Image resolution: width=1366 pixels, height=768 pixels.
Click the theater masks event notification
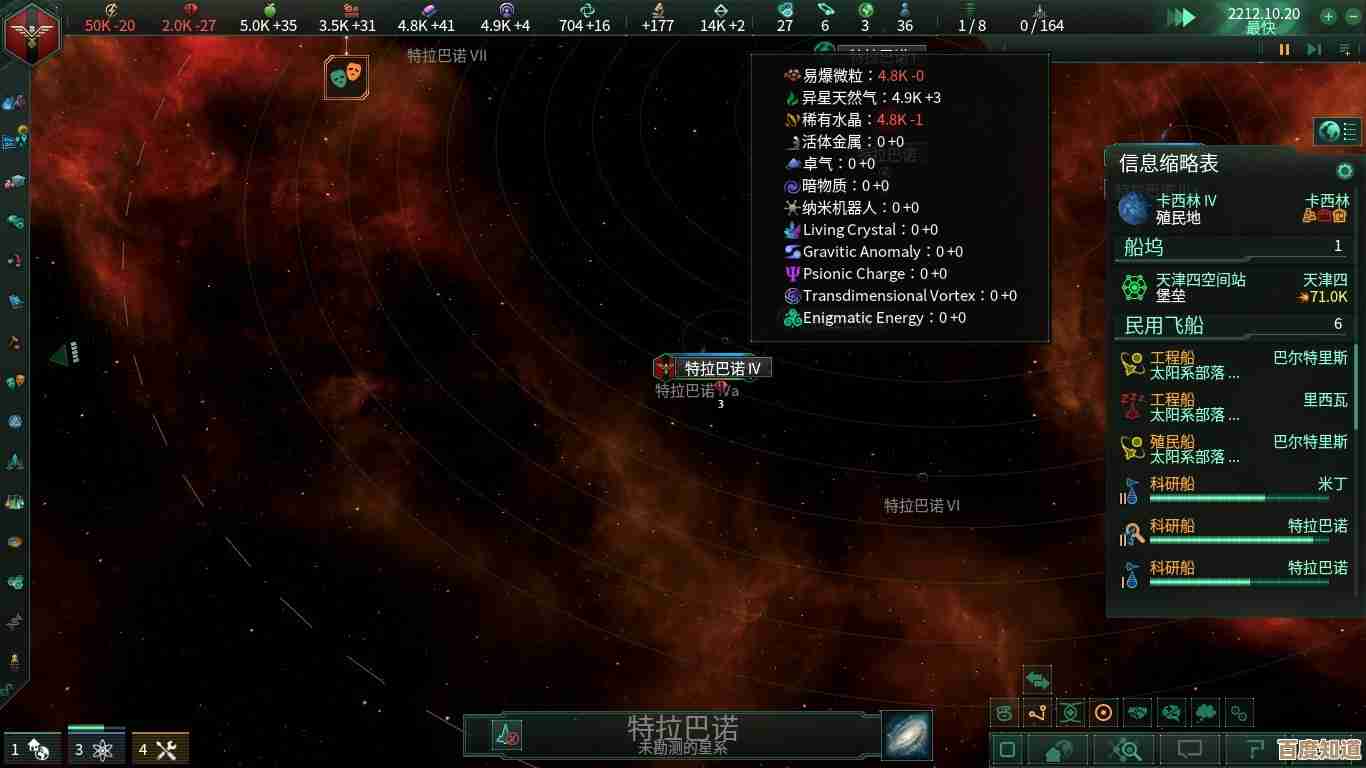[x=346, y=76]
